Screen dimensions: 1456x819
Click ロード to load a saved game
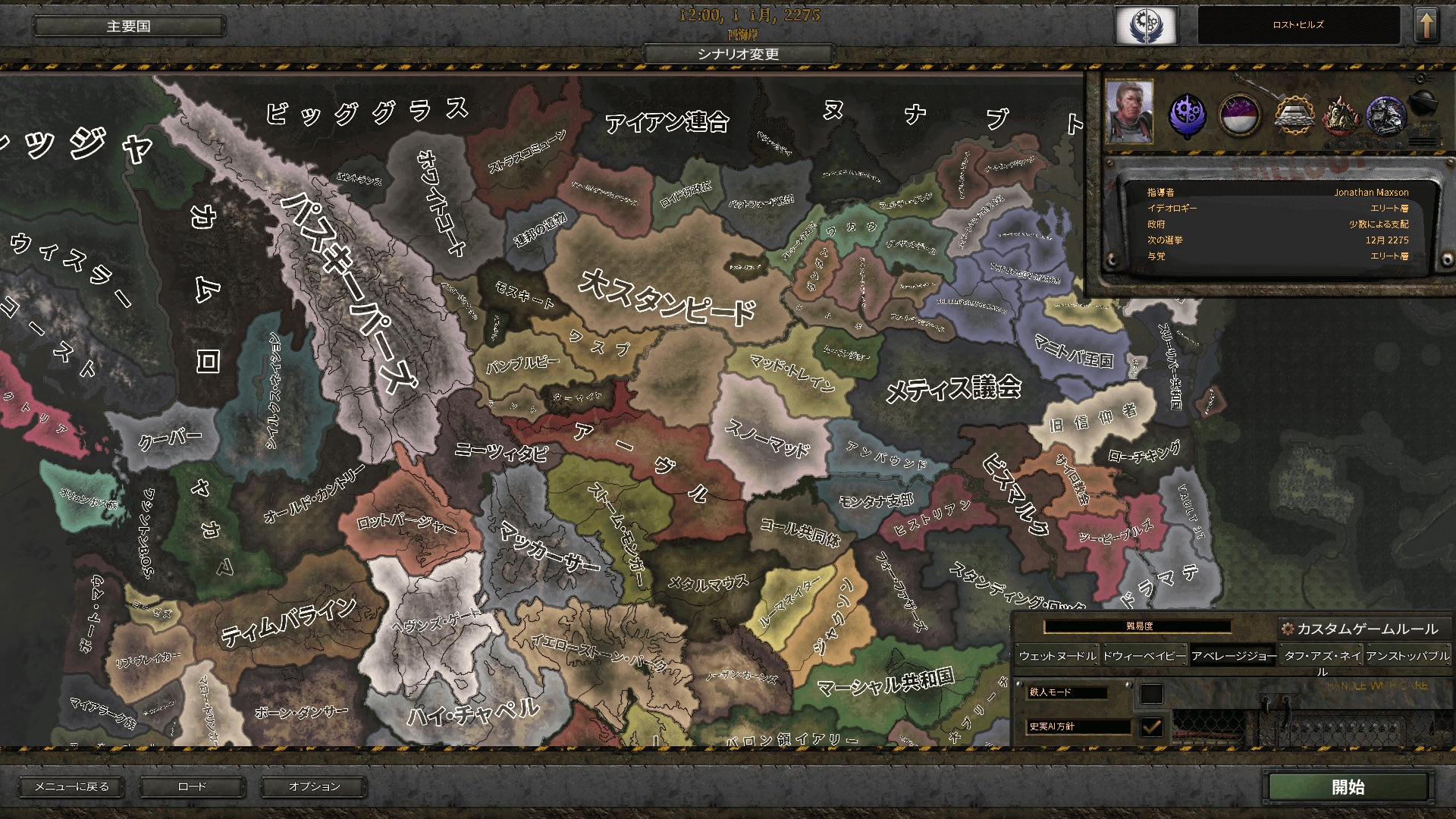(194, 786)
